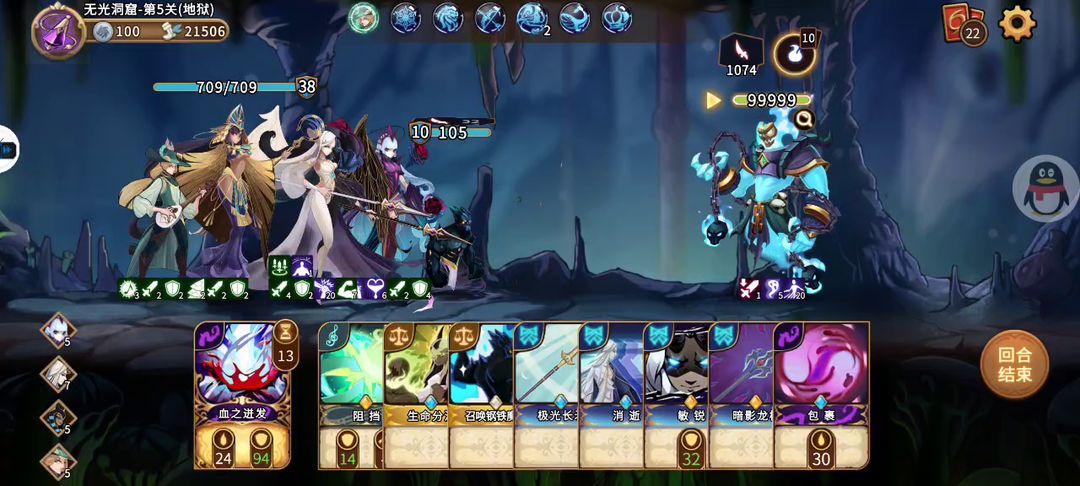This screenshot has height=486, width=1080.
Task: Click the QQ penguin overlay button
Action: coord(1046,188)
